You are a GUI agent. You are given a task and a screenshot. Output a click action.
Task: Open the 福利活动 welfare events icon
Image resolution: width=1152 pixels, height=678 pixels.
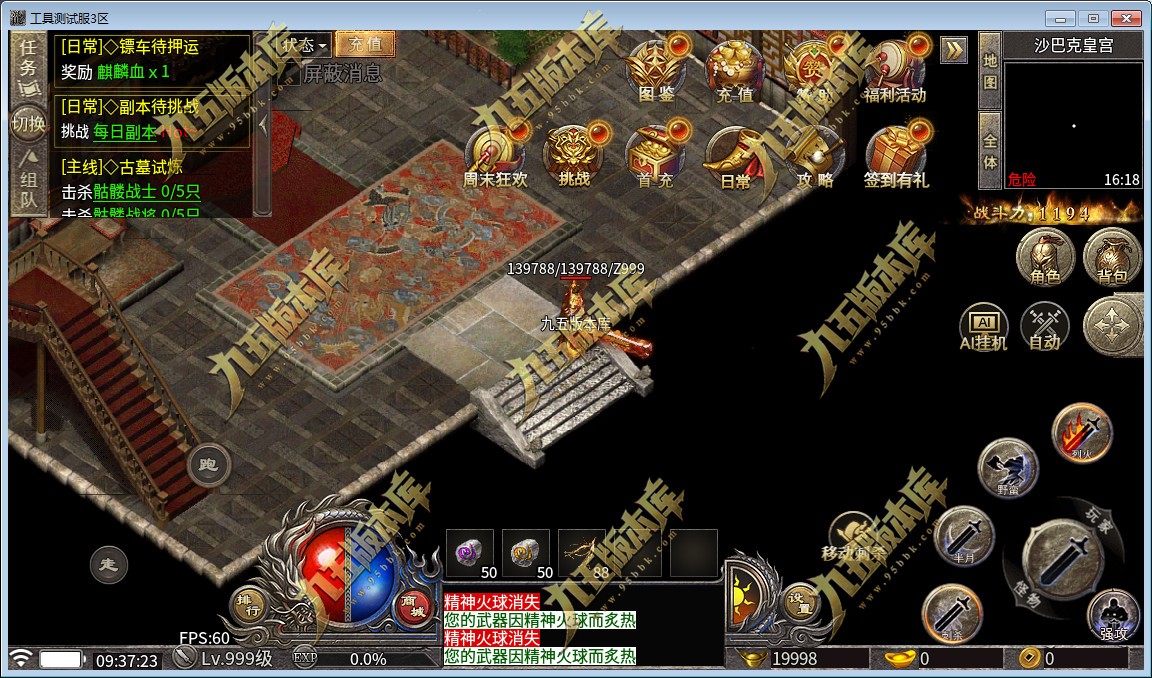click(894, 70)
